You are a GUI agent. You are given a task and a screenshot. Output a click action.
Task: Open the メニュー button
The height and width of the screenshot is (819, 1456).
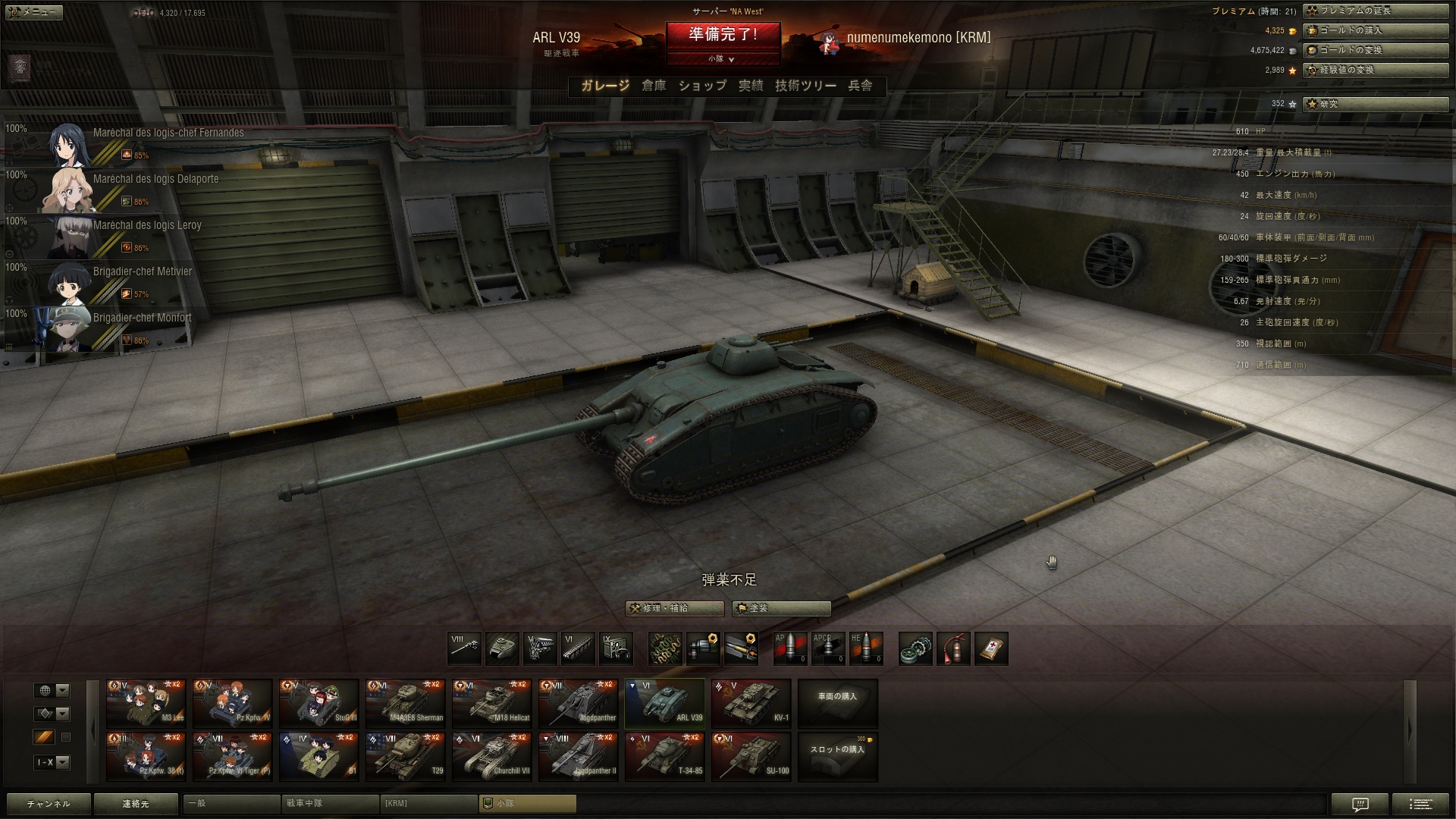(x=35, y=12)
